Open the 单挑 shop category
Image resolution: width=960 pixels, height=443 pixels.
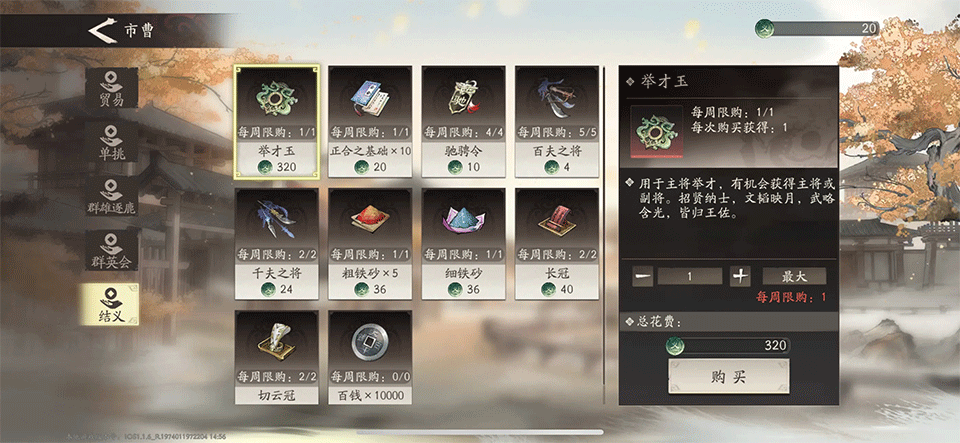point(111,142)
